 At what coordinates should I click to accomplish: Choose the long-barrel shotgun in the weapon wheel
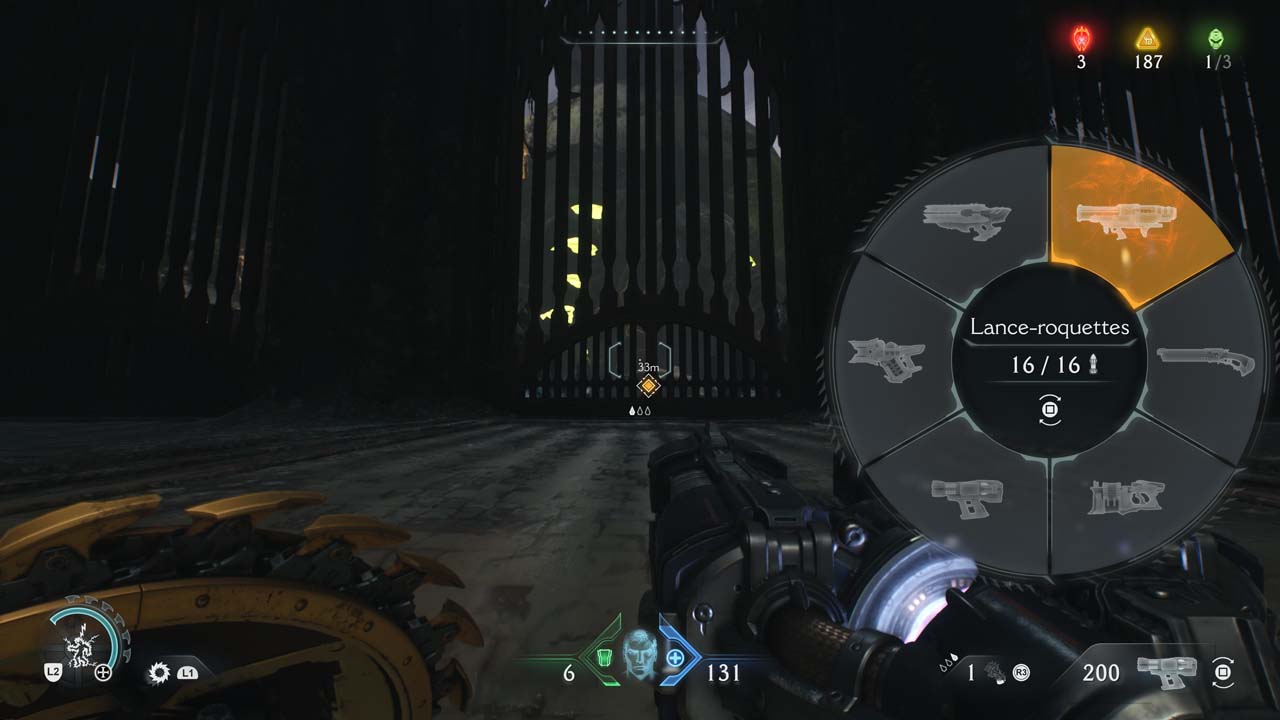tap(1205, 358)
